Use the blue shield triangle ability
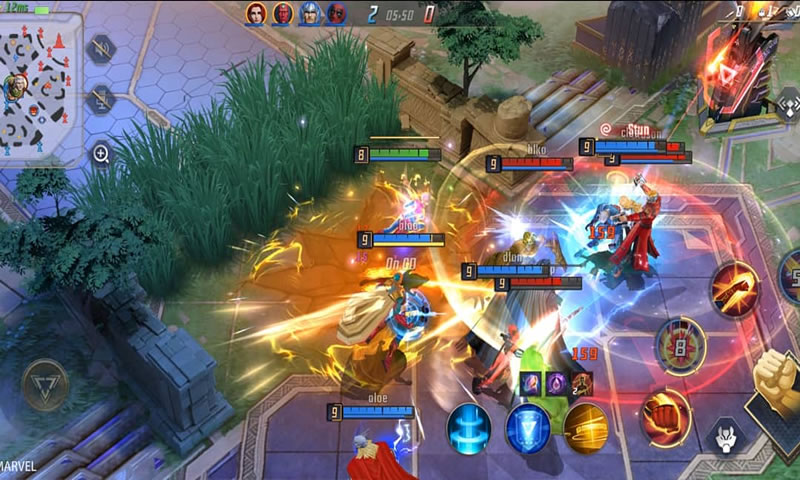 tap(527, 427)
